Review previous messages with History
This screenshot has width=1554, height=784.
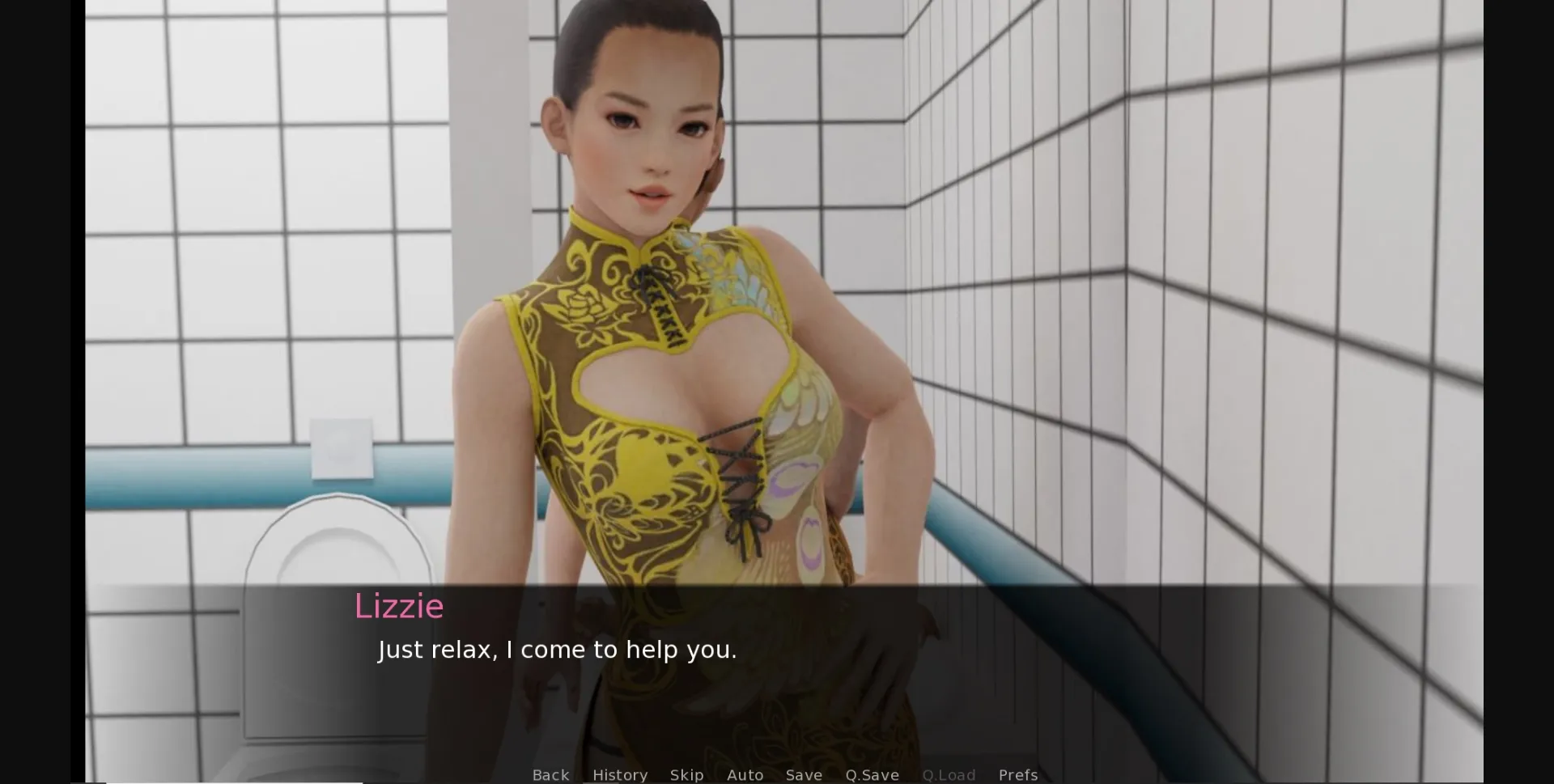click(620, 774)
